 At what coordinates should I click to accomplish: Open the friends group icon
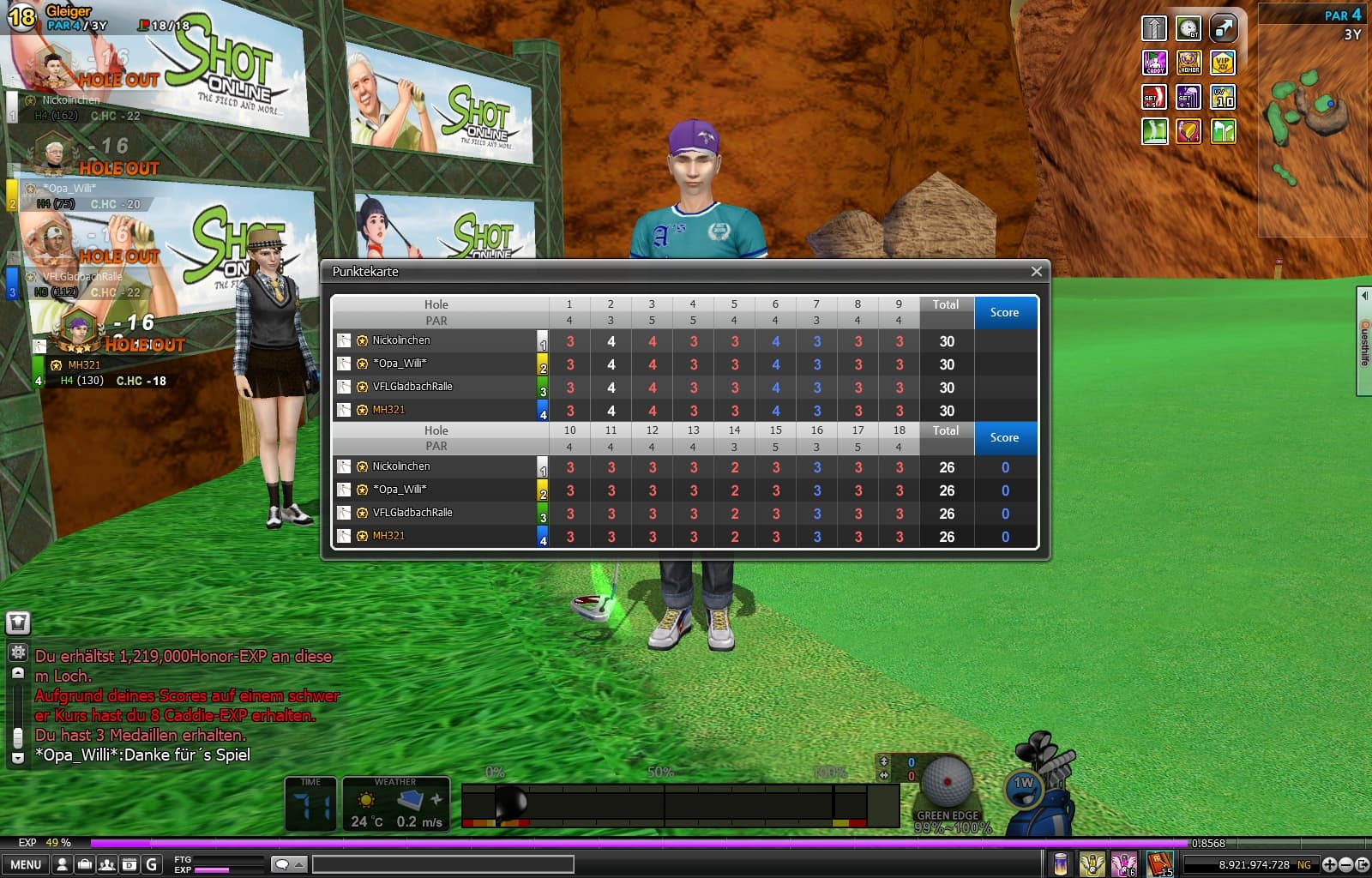[107, 864]
